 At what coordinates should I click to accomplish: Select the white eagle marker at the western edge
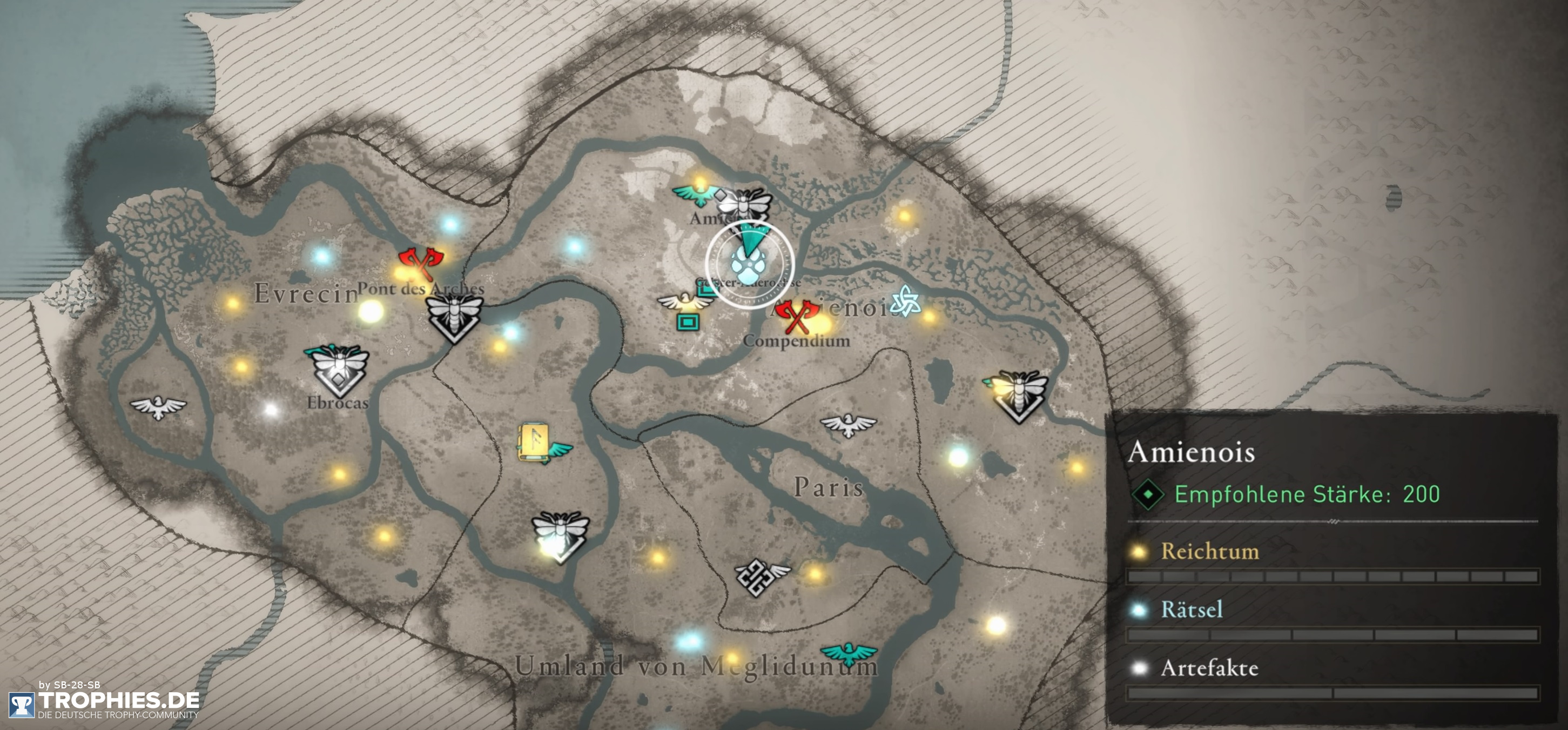point(158,406)
